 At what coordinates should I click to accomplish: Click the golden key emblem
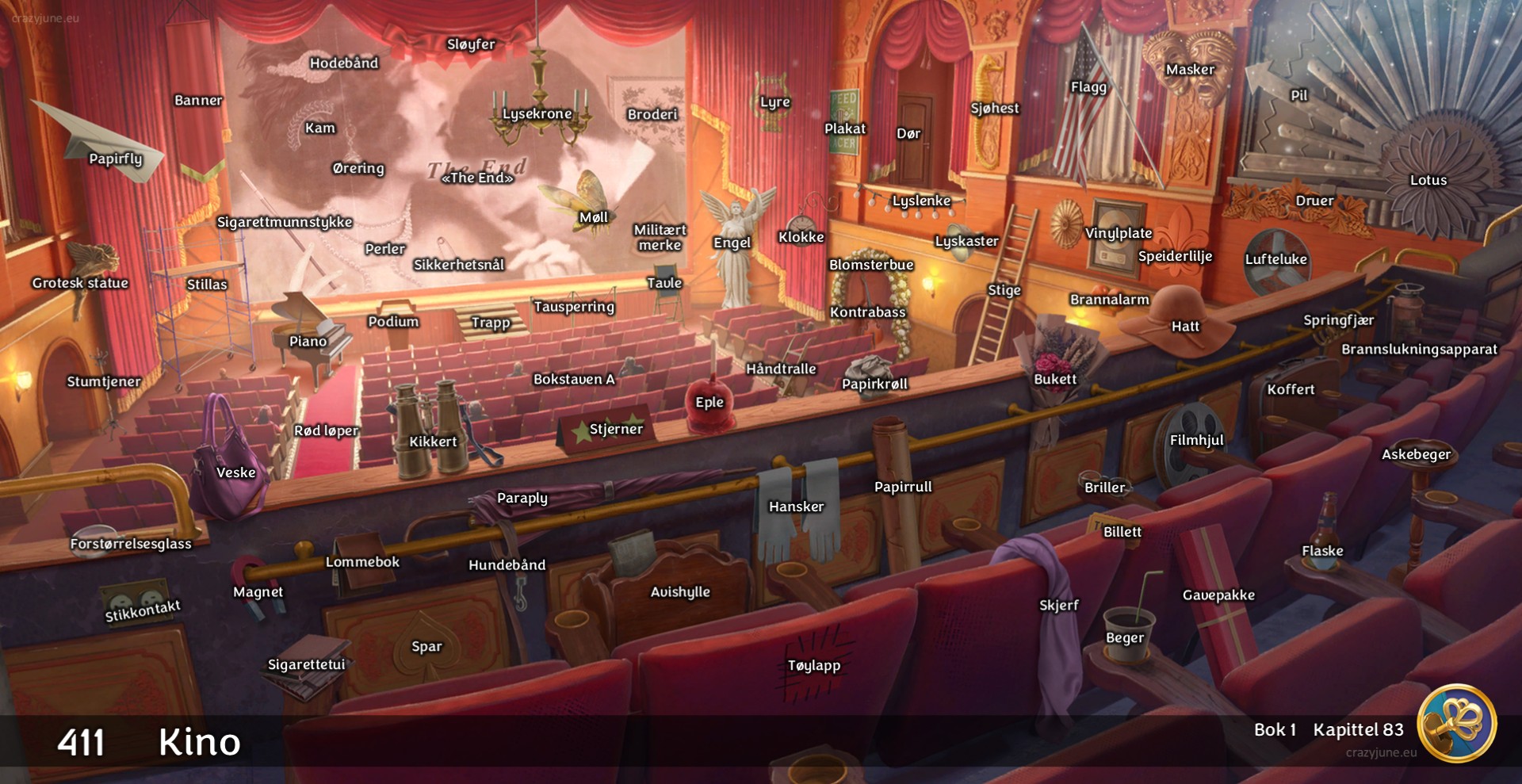tap(1455, 724)
